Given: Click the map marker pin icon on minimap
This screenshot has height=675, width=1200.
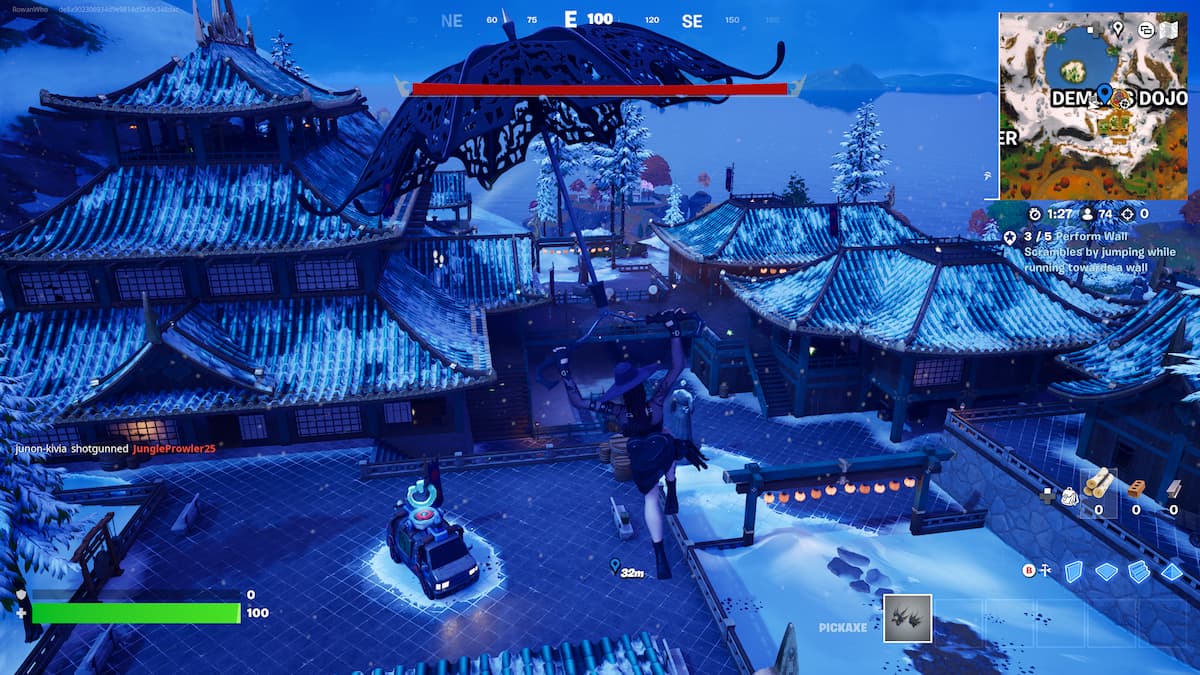Looking at the screenshot, I should pos(1118,30).
